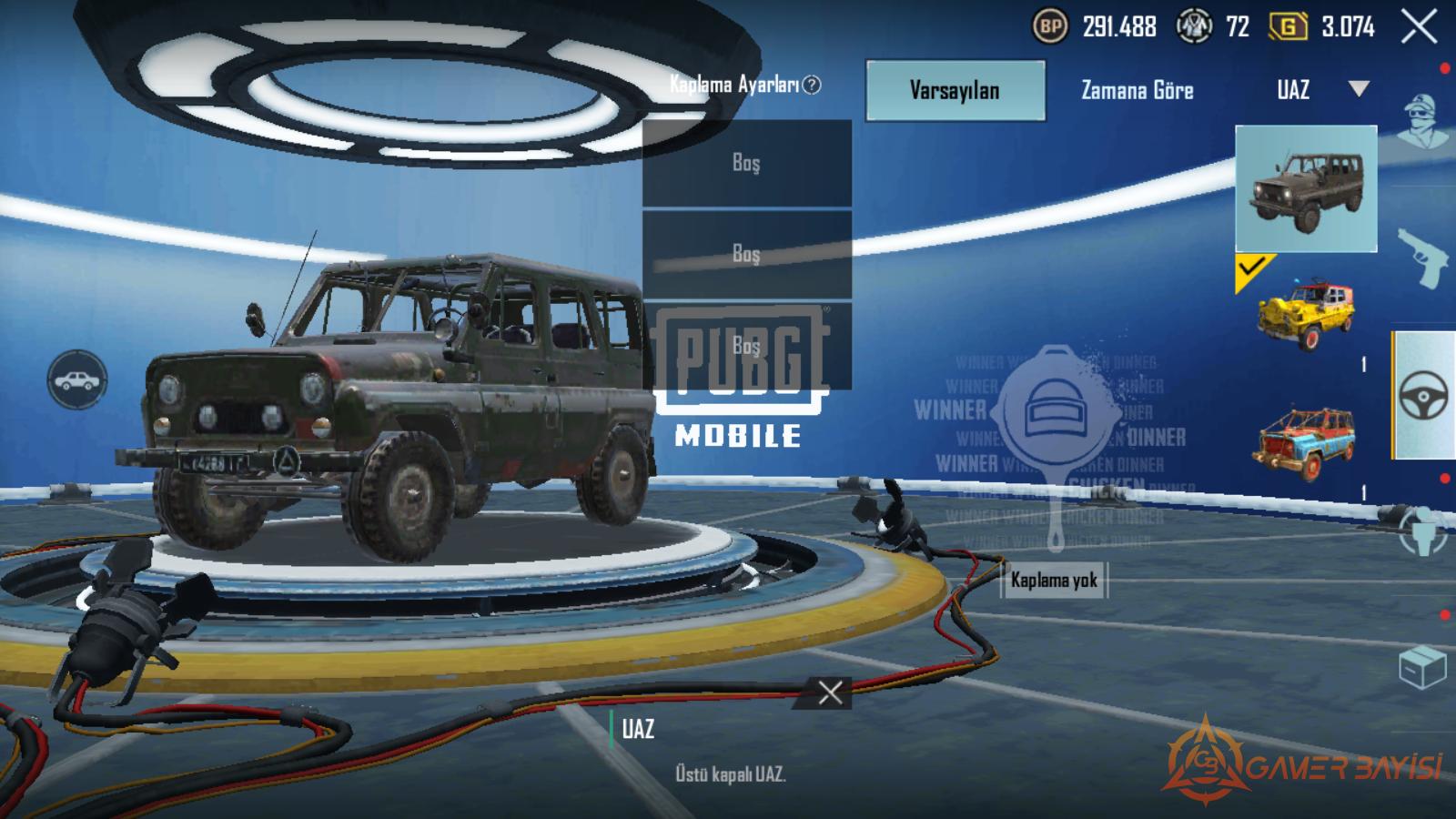
Task: Click the car view button on left
Action: coord(77,379)
